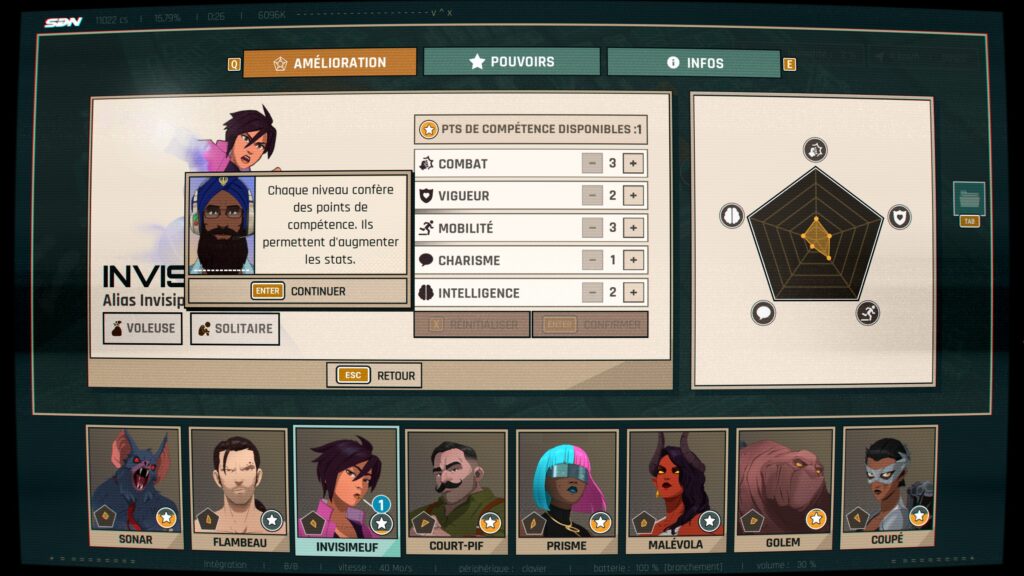Add a point to Vigueur

[x=633, y=196]
